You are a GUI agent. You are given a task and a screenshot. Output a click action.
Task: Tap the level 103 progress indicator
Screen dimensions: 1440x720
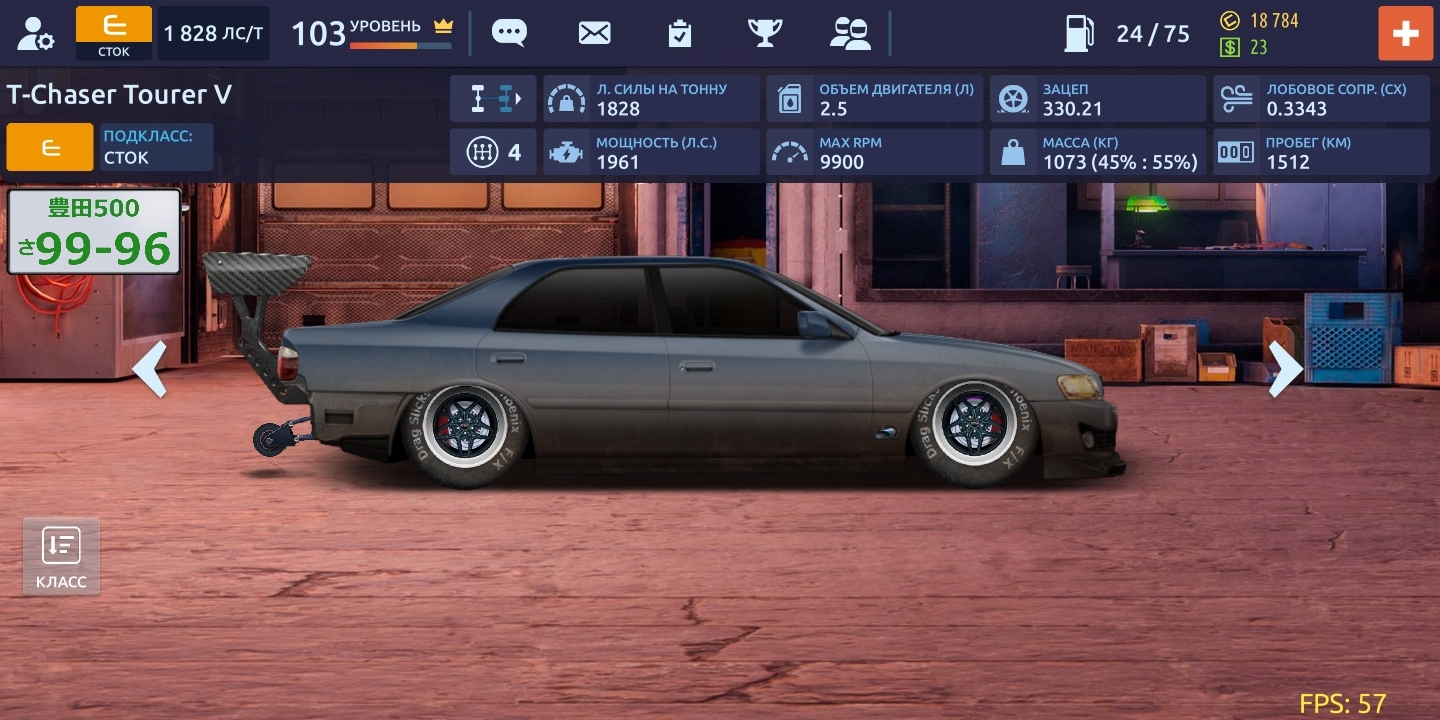coord(371,33)
